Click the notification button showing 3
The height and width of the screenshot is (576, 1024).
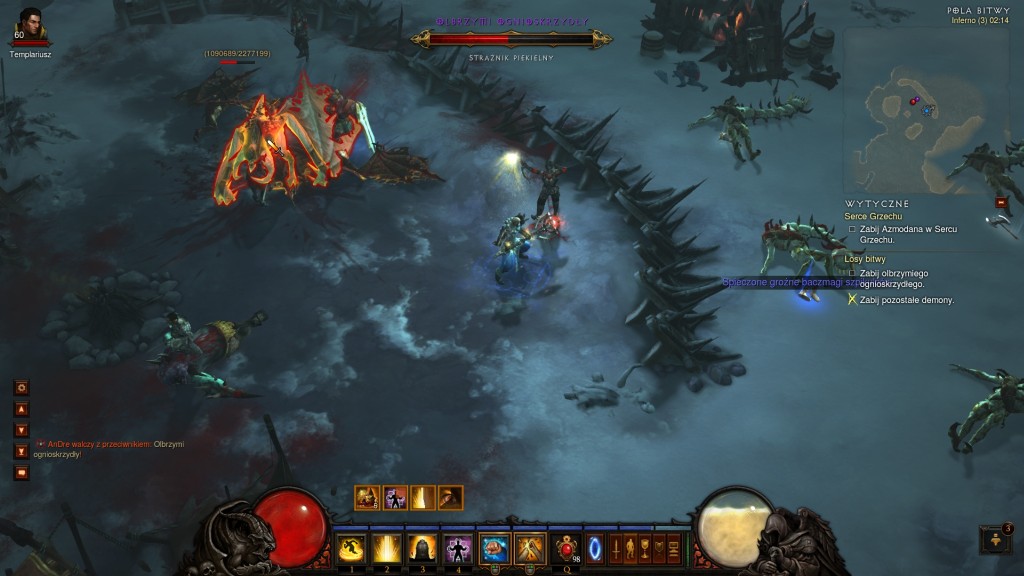(x=995, y=539)
